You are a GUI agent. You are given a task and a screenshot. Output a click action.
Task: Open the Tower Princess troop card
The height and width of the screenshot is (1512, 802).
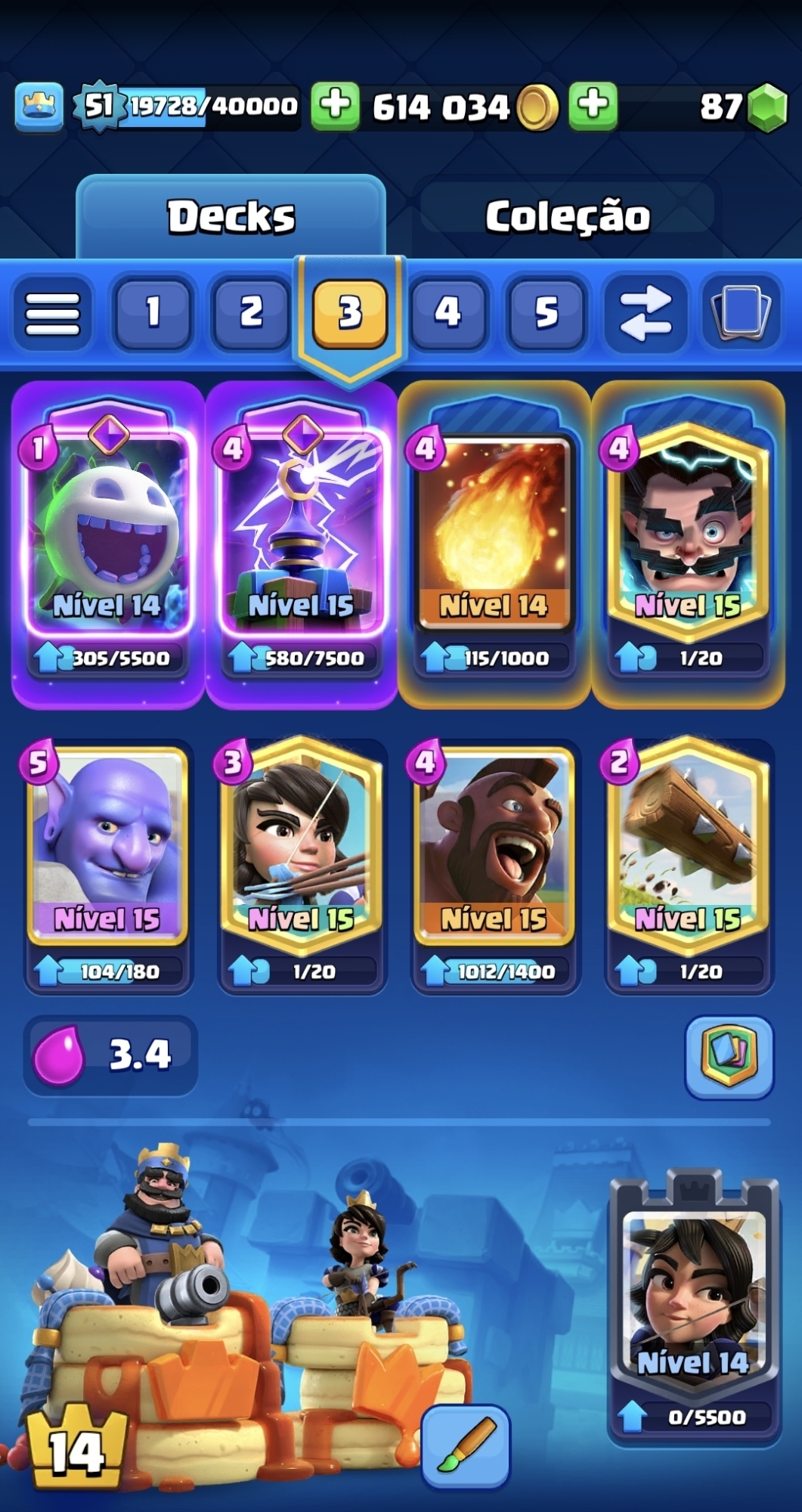pos(694,1293)
